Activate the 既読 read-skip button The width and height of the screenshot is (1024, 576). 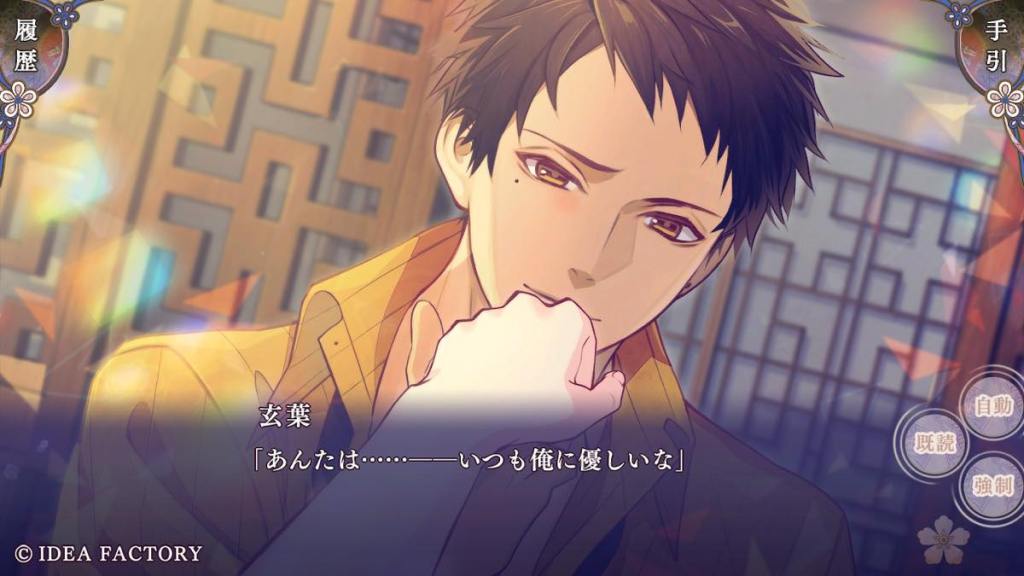tap(934, 442)
